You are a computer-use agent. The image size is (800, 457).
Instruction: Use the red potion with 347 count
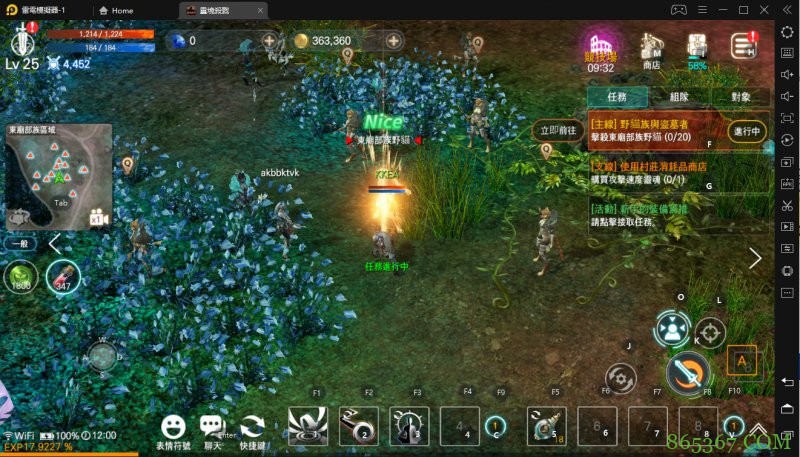(x=64, y=276)
